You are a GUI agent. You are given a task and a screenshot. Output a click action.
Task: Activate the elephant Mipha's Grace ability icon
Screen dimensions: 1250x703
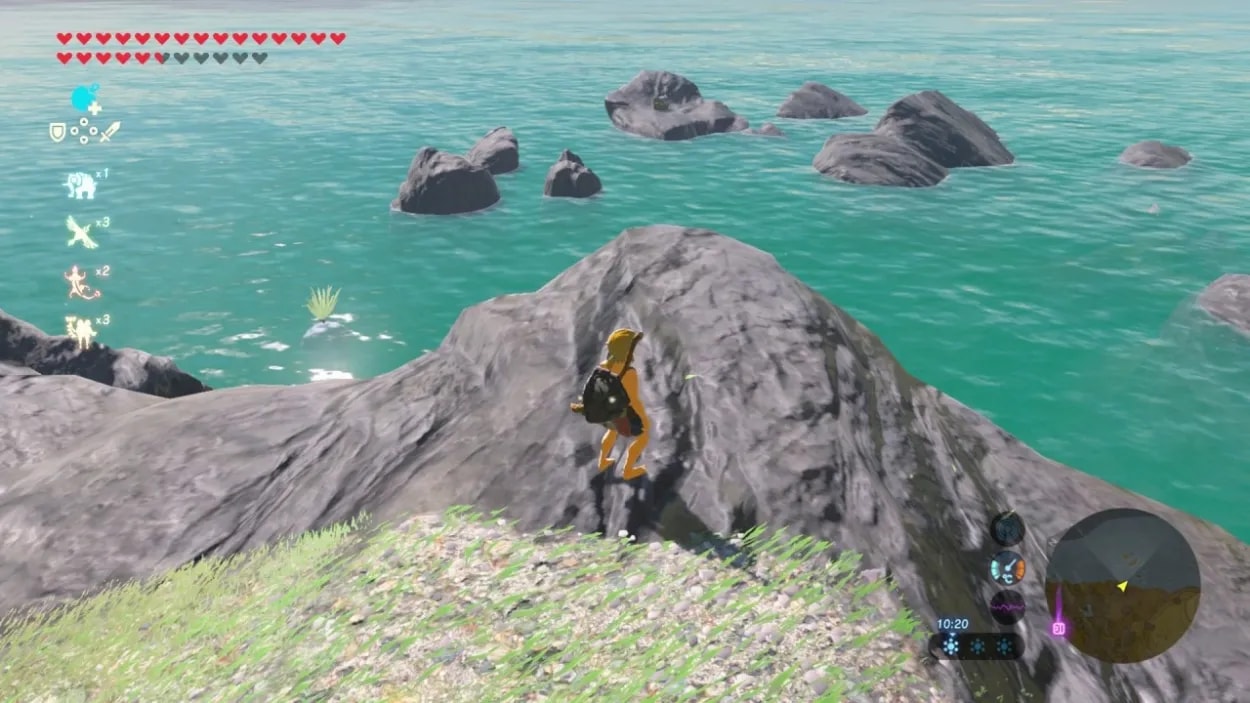point(80,185)
